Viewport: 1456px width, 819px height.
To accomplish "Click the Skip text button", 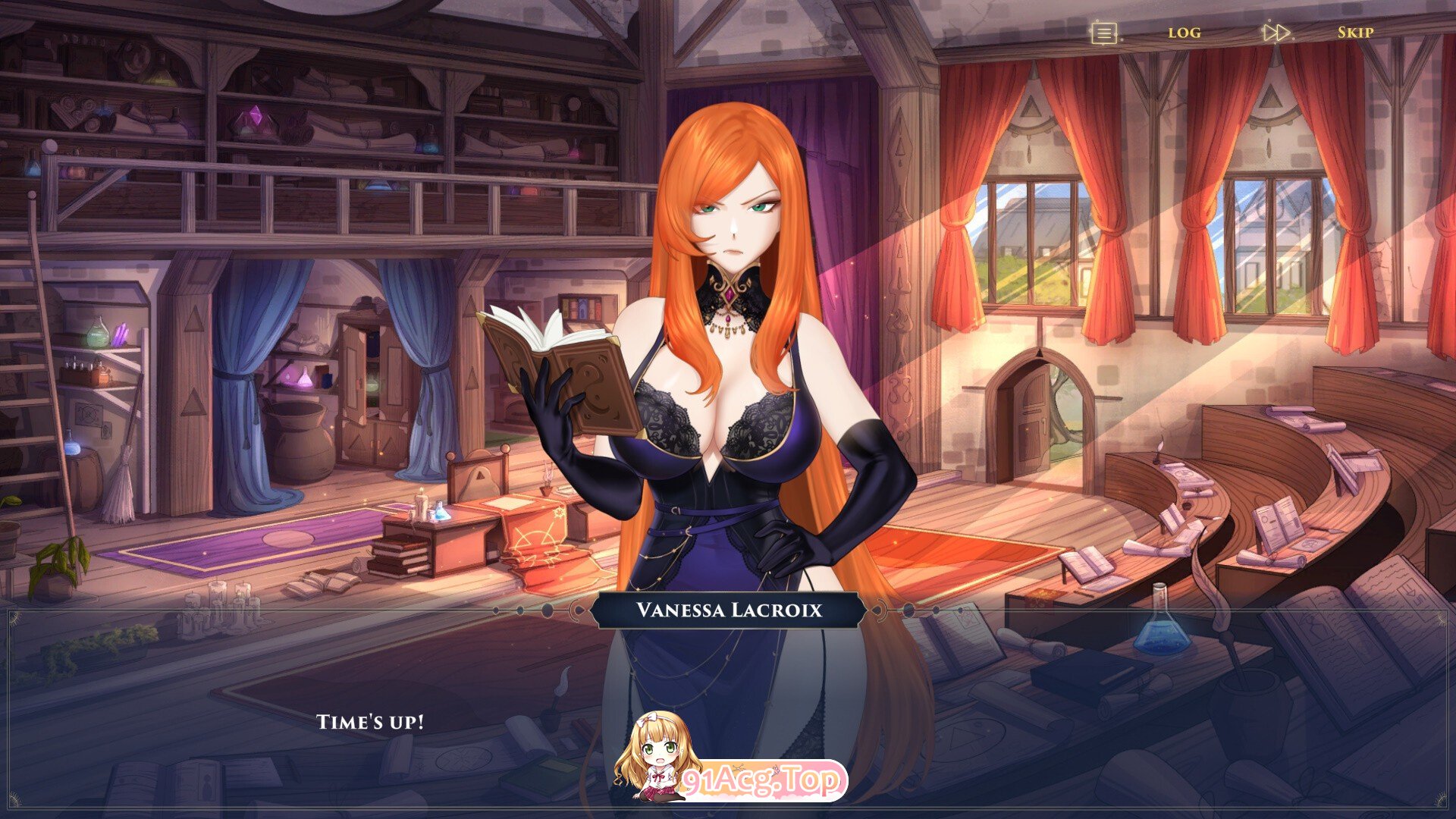I will (1355, 33).
